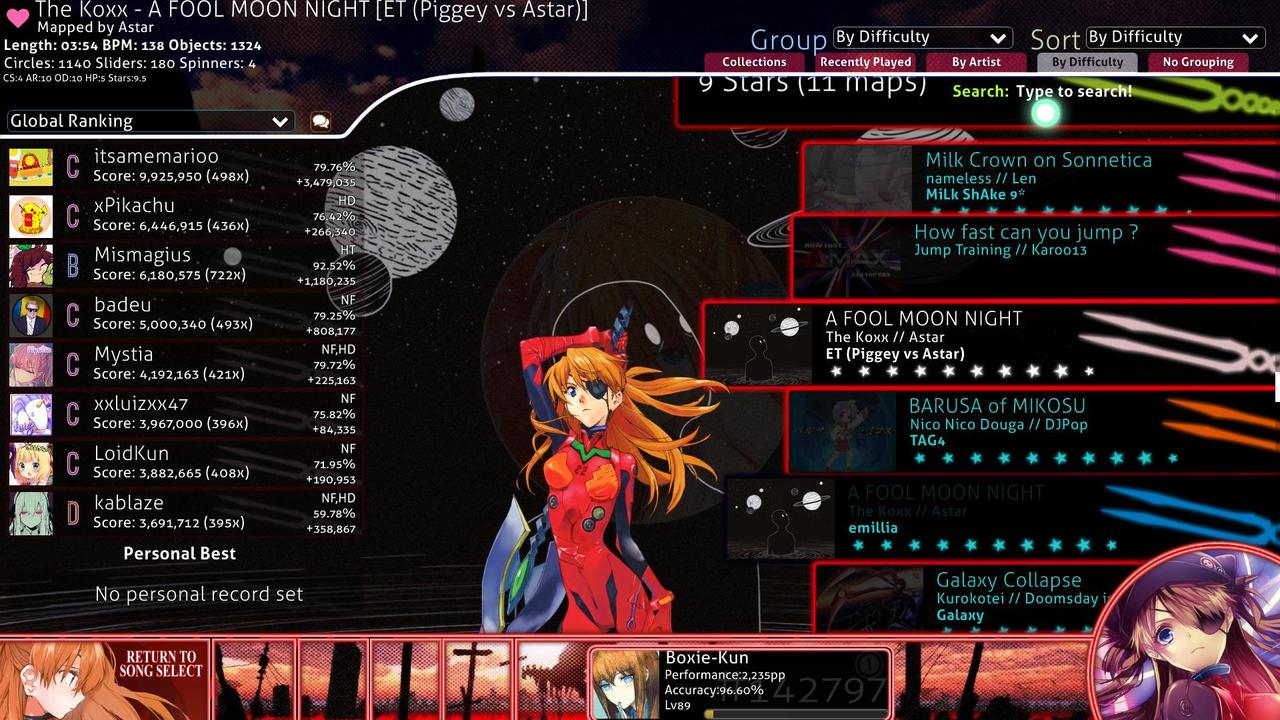Click the green search orb icon
The height and width of the screenshot is (720, 1280).
click(1044, 113)
